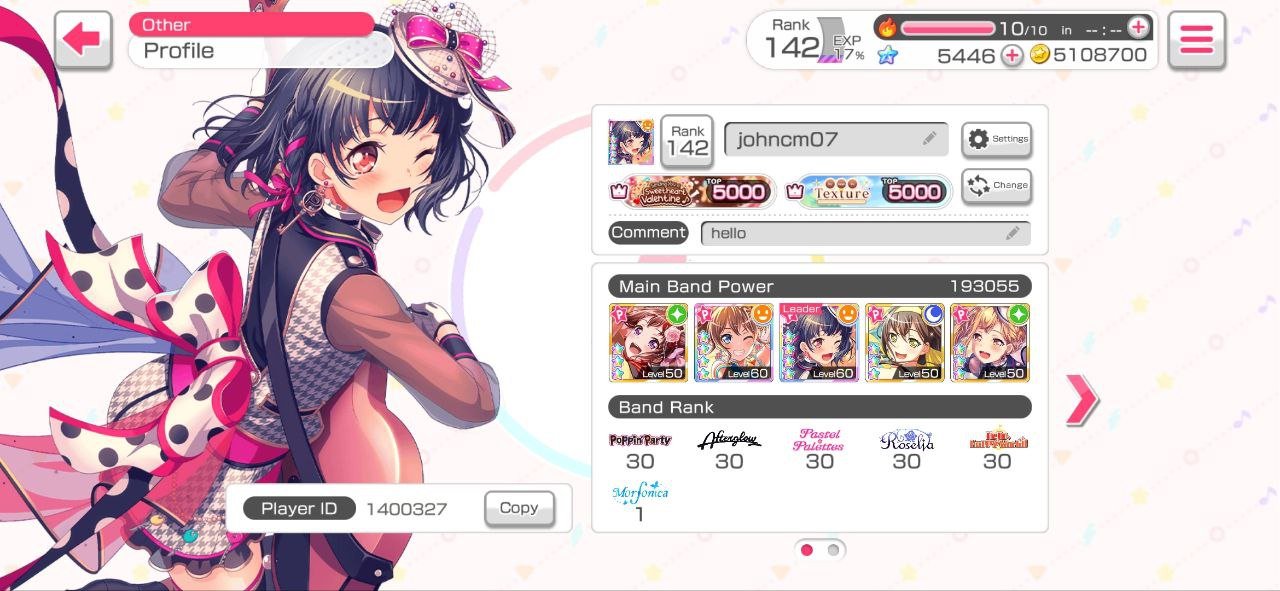The height and width of the screenshot is (591, 1280).
Task: Switch to the second page indicator dot
Action: click(833, 550)
